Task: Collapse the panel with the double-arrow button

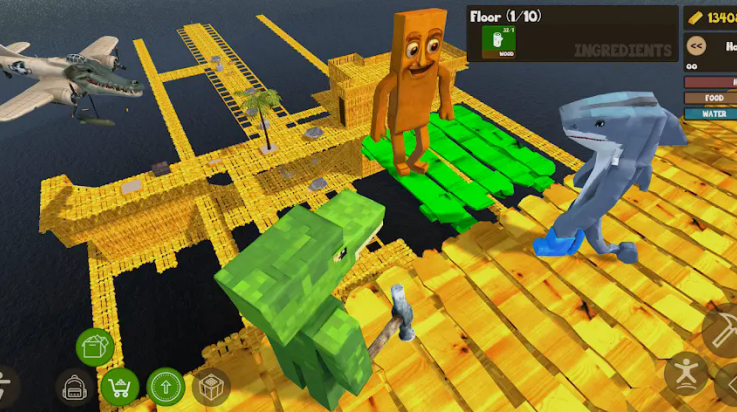Action: tap(697, 45)
